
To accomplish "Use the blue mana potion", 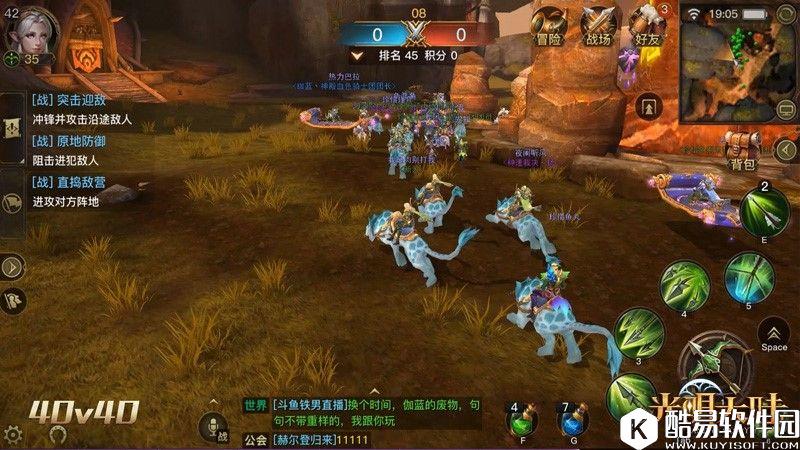I will 571,421.
